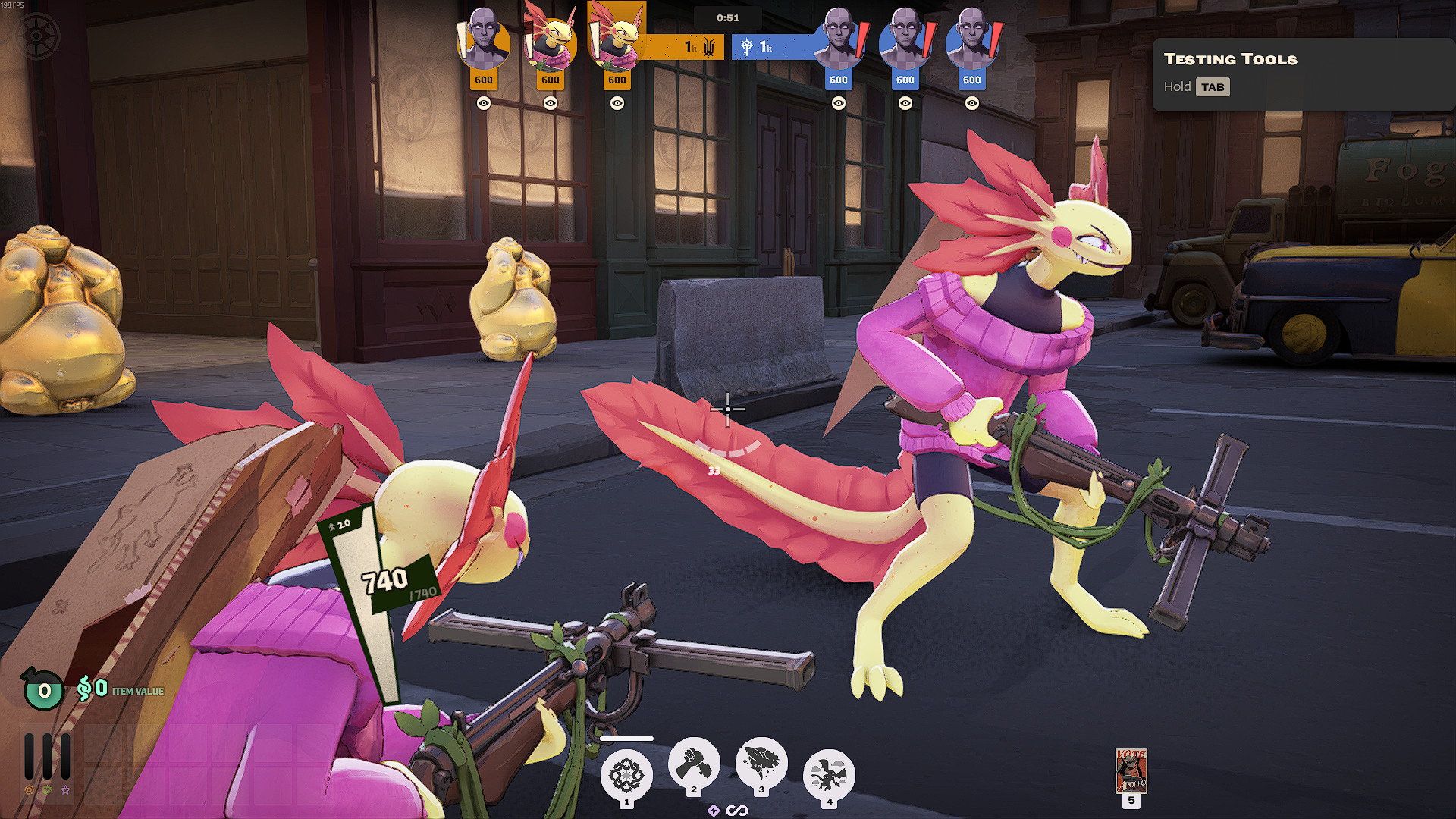This screenshot has width=1456, height=819.
Task: Cast the flying dragon ultimate in slot 4
Action: click(829, 775)
